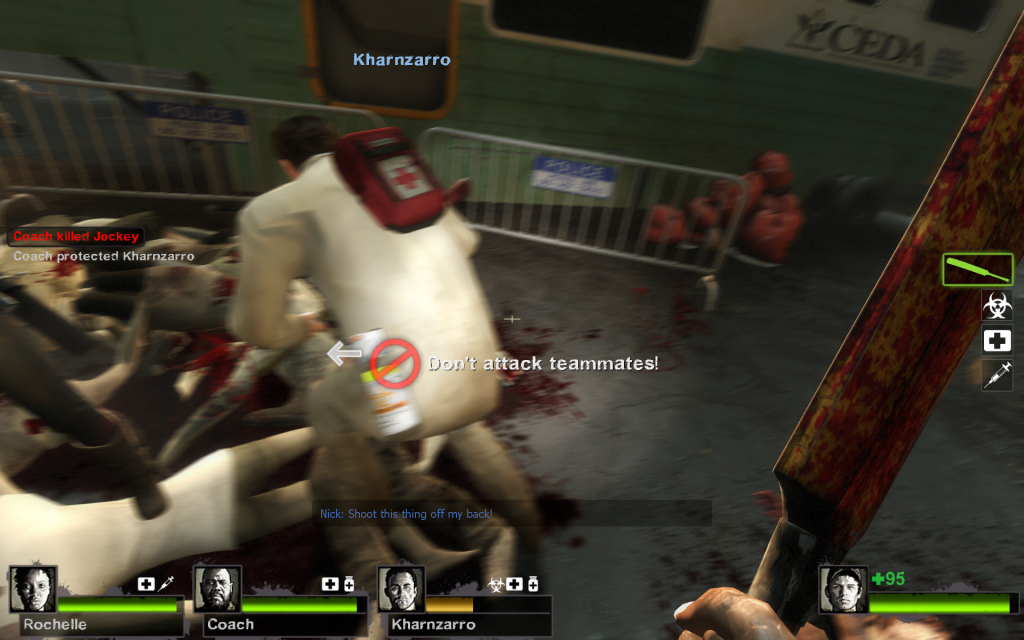Switch to the adrenaline syringe slot
The width and height of the screenshot is (1024, 640).
click(x=997, y=376)
